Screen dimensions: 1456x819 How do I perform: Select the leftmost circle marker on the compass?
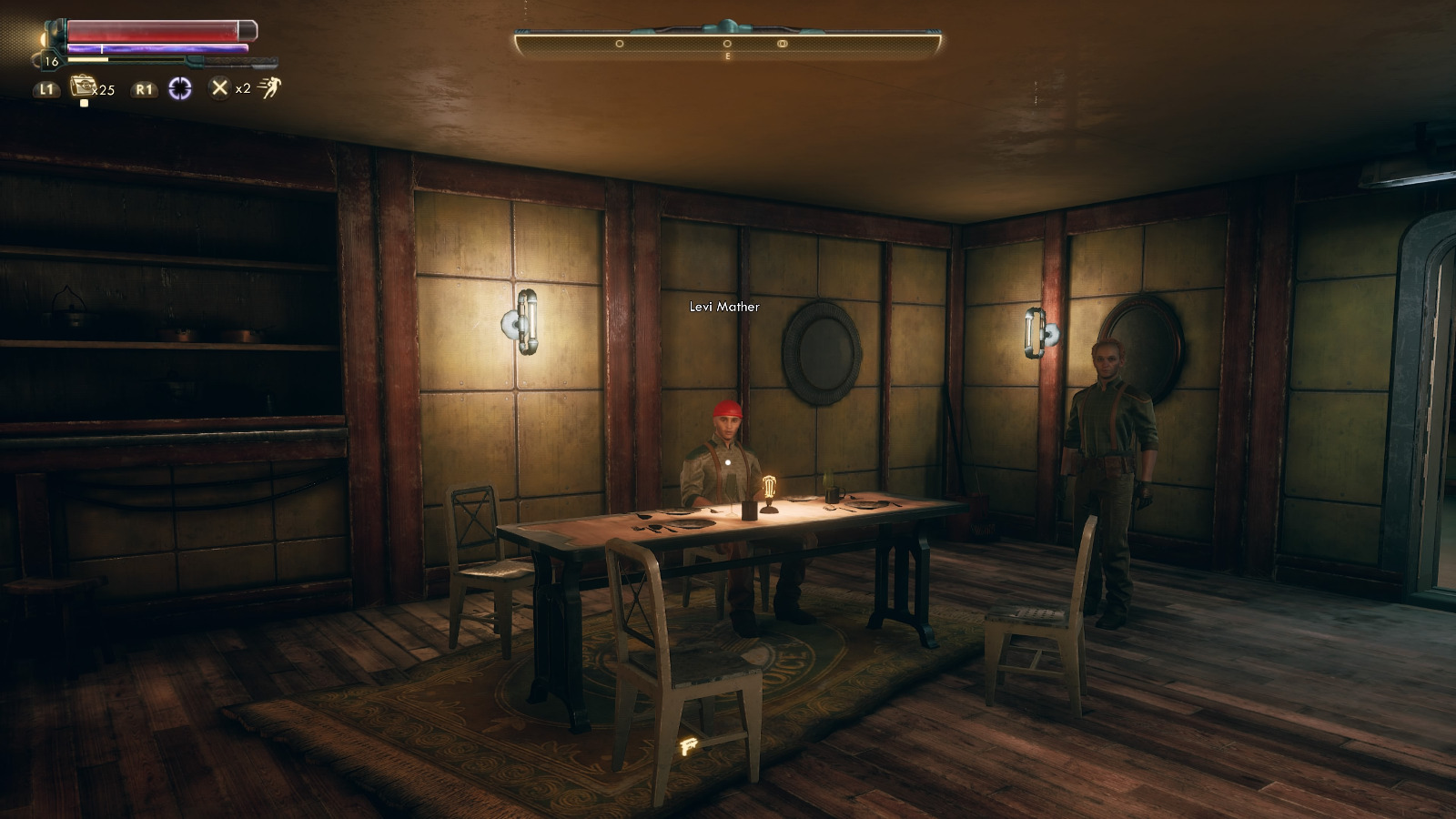pos(620,44)
